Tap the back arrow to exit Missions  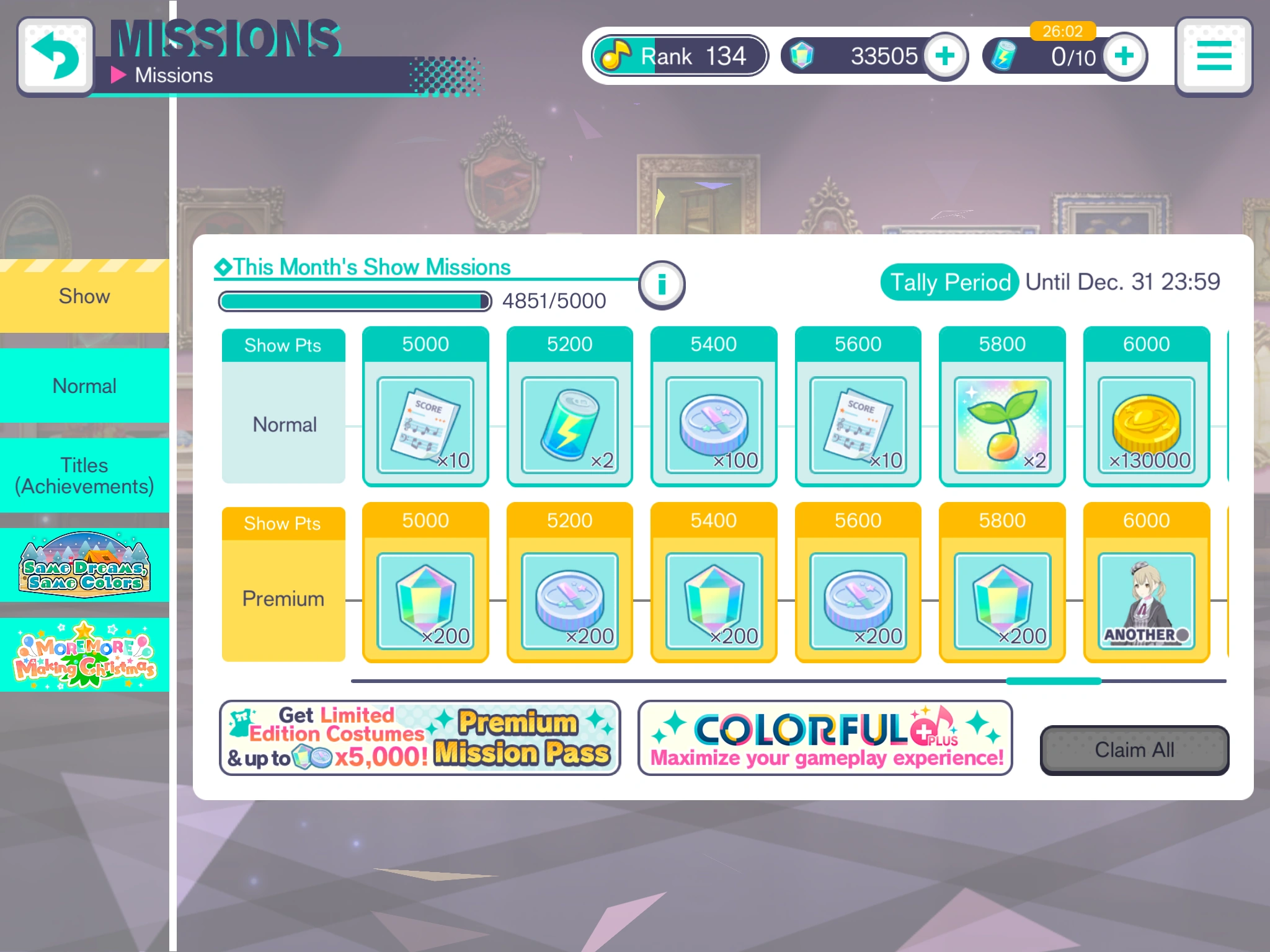coord(56,55)
